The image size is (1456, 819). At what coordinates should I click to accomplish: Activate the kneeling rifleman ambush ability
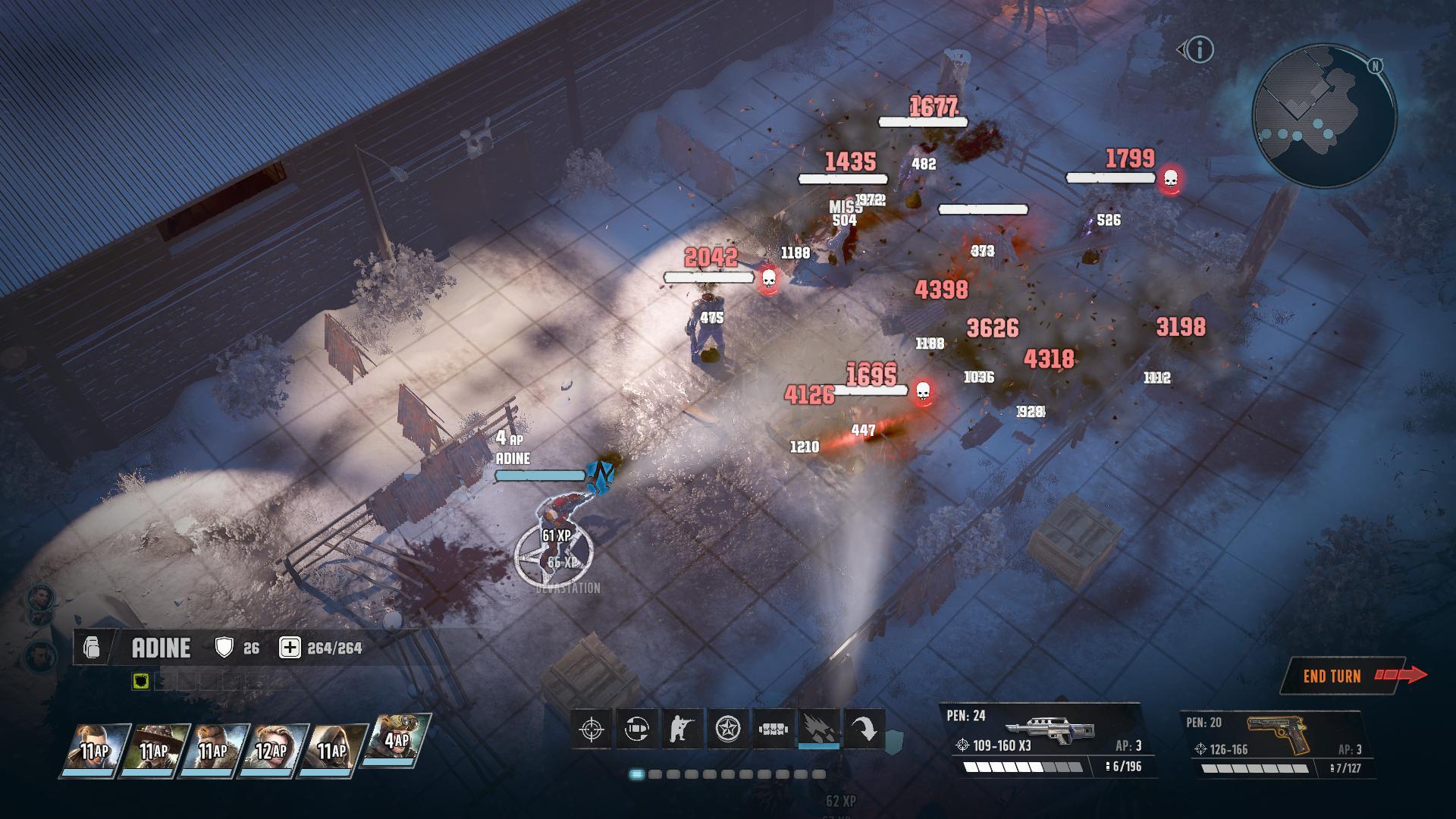[x=682, y=730]
